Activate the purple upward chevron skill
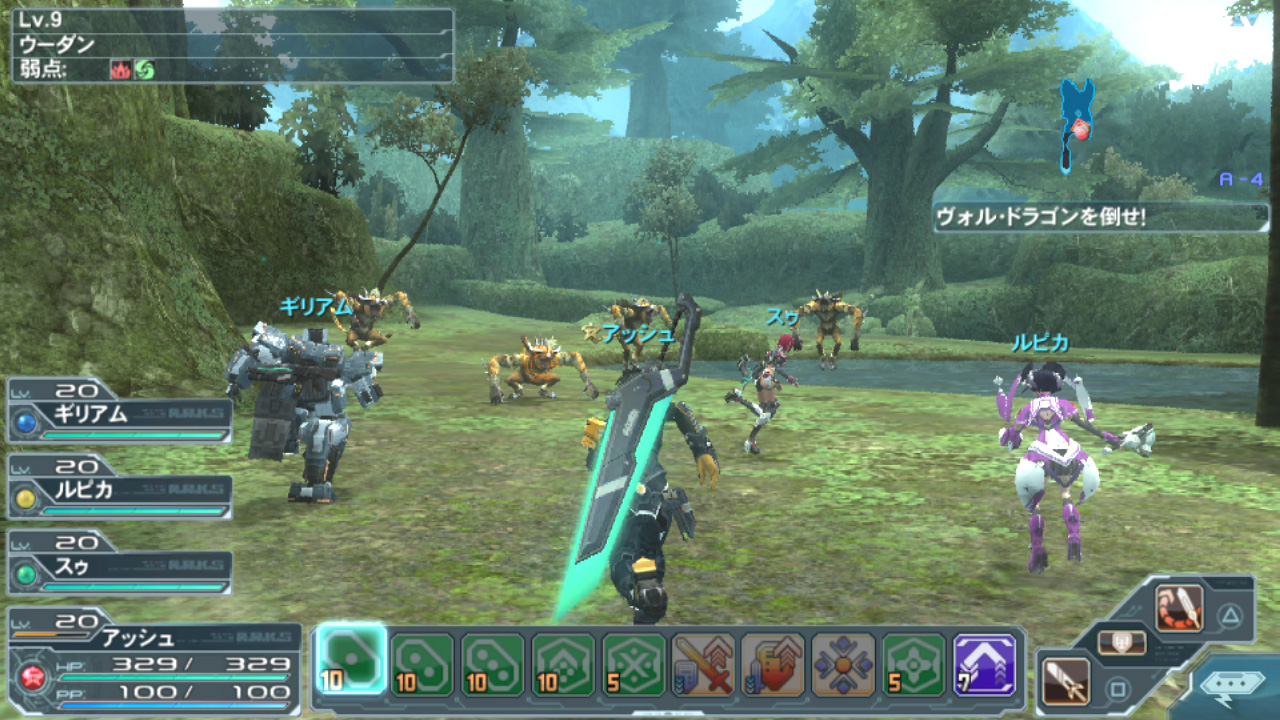 point(984,664)
